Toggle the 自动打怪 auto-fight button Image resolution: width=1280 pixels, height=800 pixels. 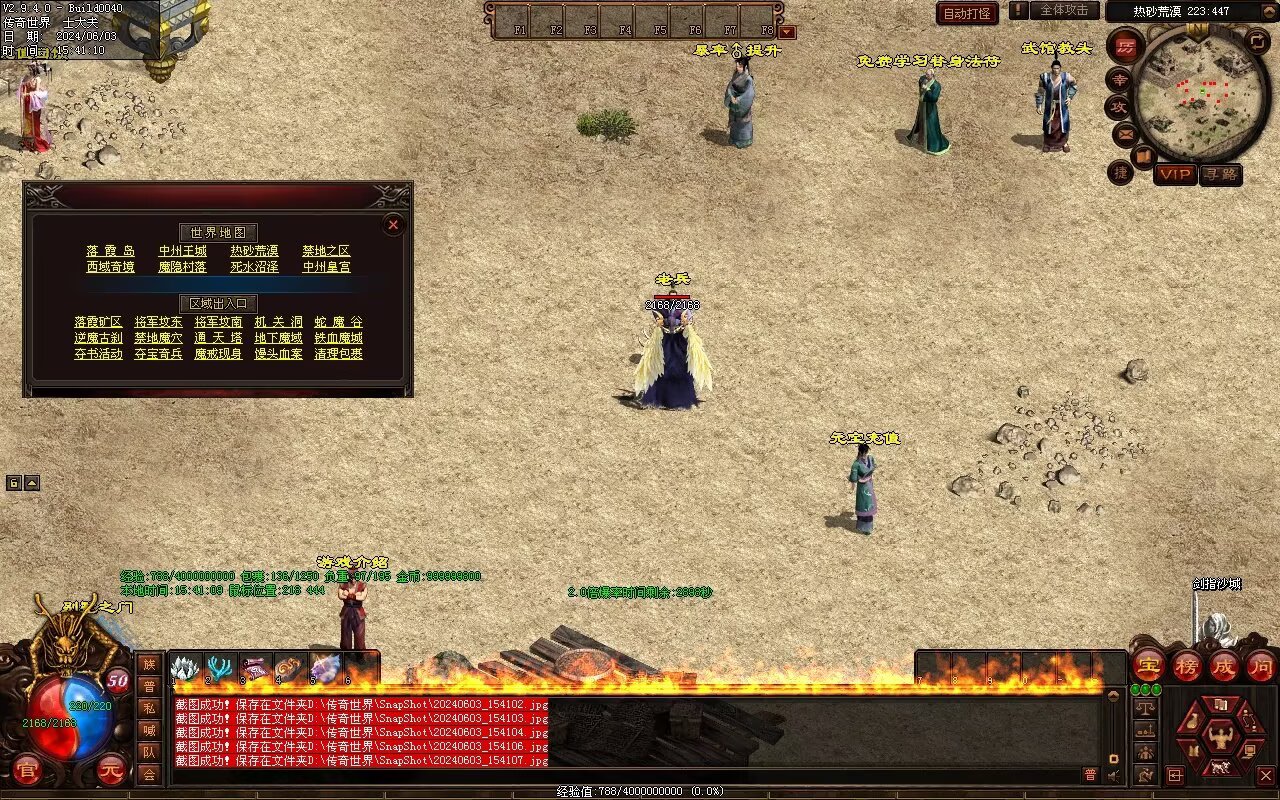click(967, 13)
